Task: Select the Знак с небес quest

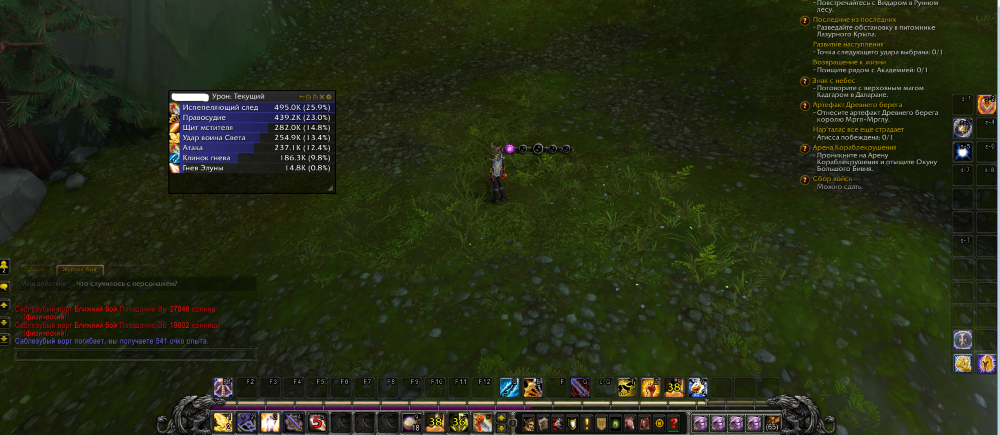Action: click(837, 81)
